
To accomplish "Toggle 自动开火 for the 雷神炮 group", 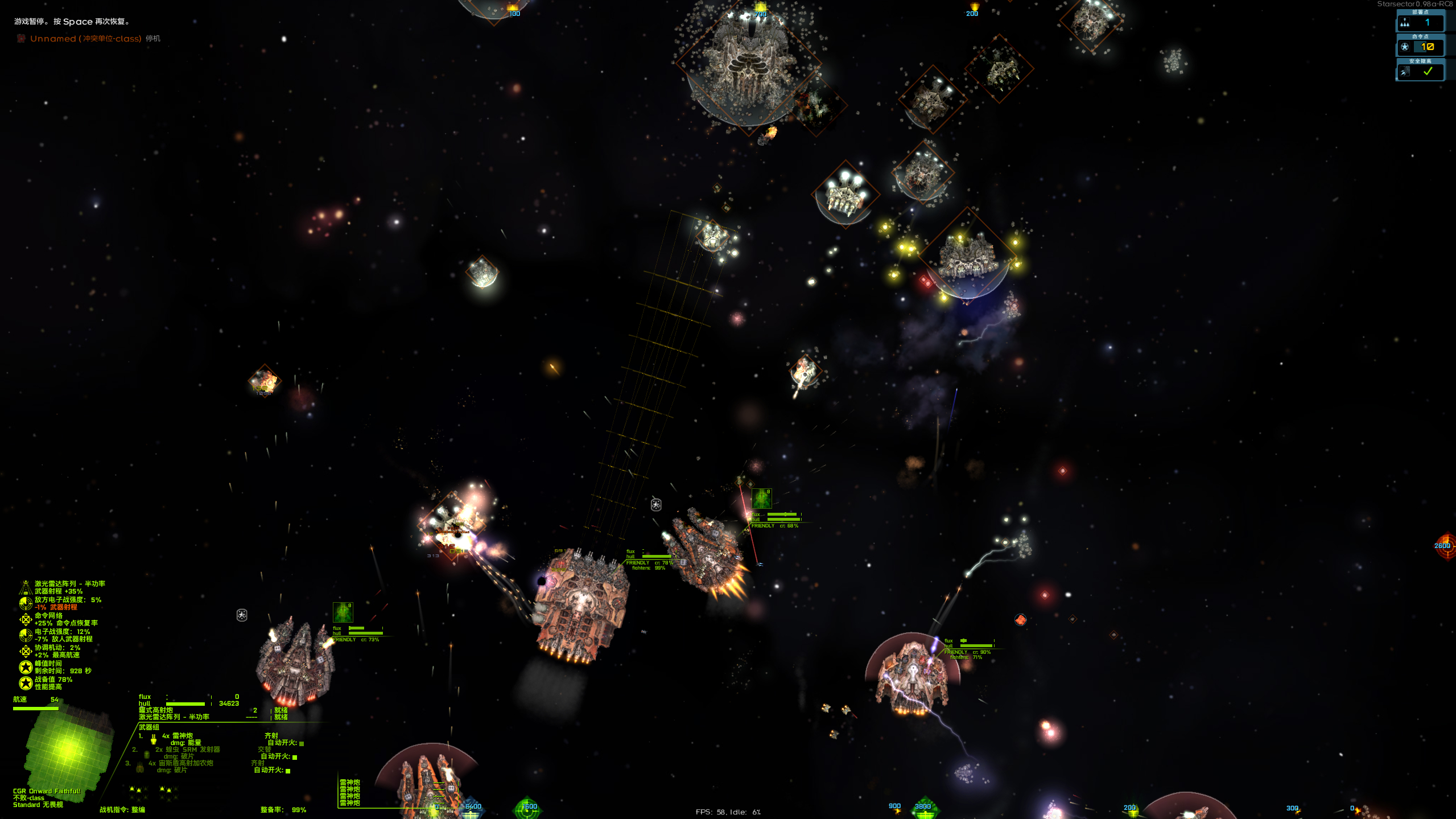I will [302, 743].
